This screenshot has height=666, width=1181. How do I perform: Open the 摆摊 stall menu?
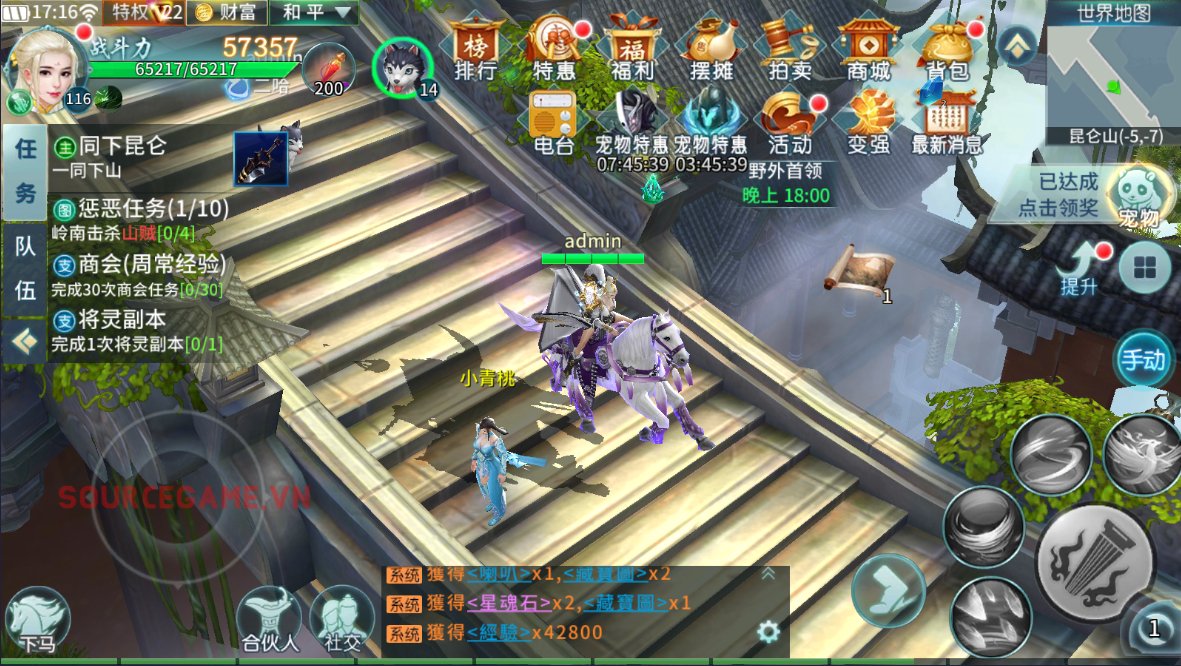711,48
